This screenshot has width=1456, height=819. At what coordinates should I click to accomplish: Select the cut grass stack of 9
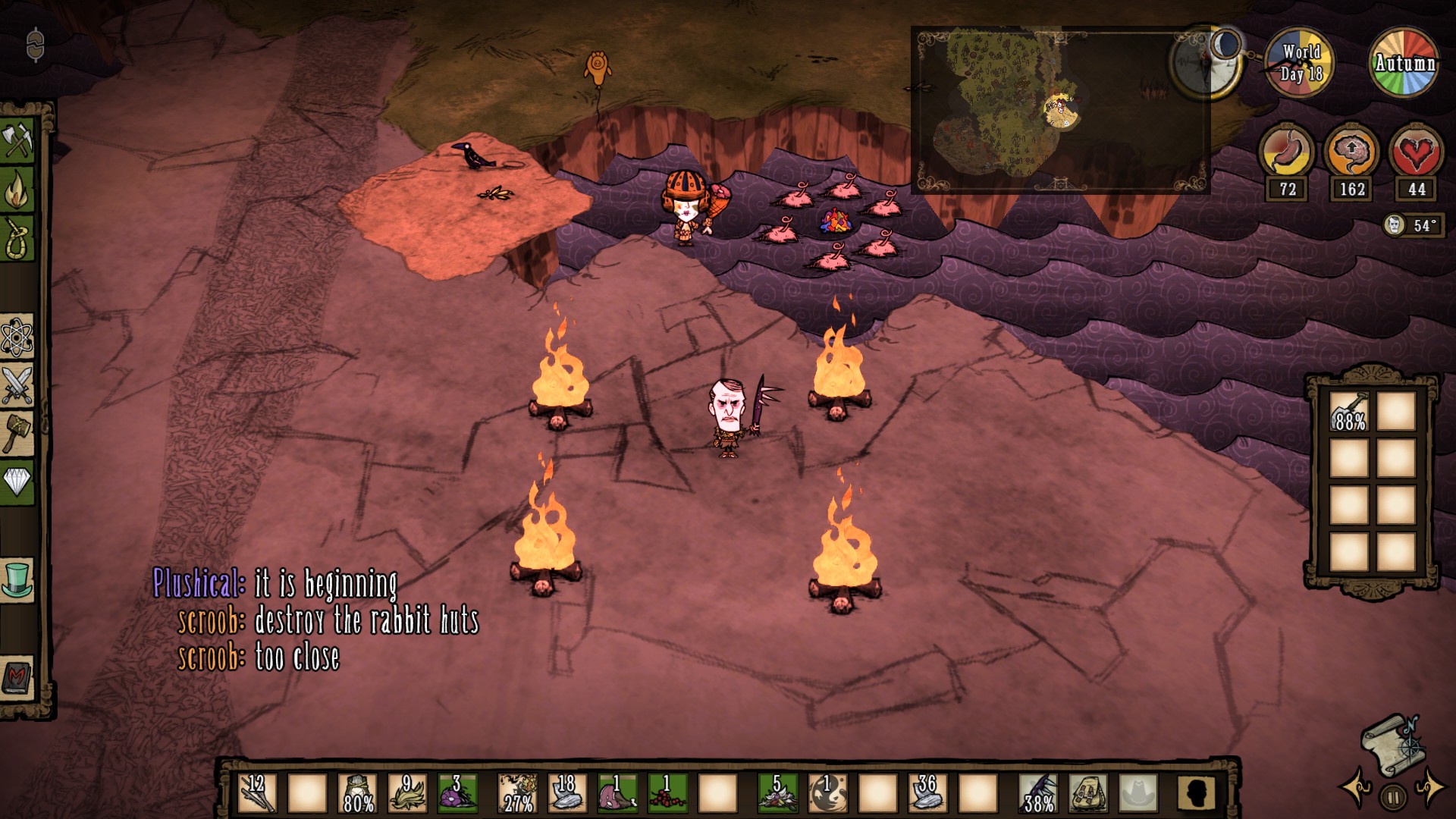[407, 793]
